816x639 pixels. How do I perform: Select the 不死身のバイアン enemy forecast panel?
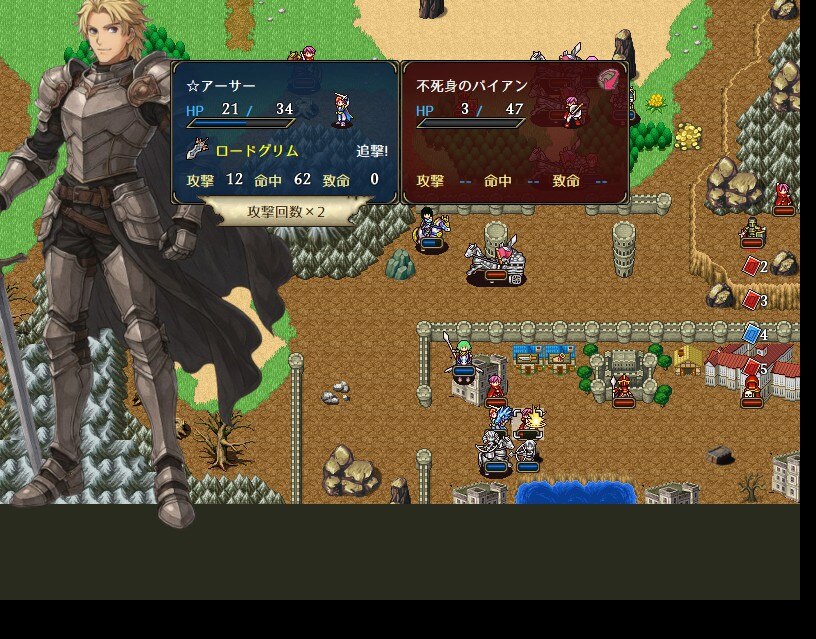(514, 132)
